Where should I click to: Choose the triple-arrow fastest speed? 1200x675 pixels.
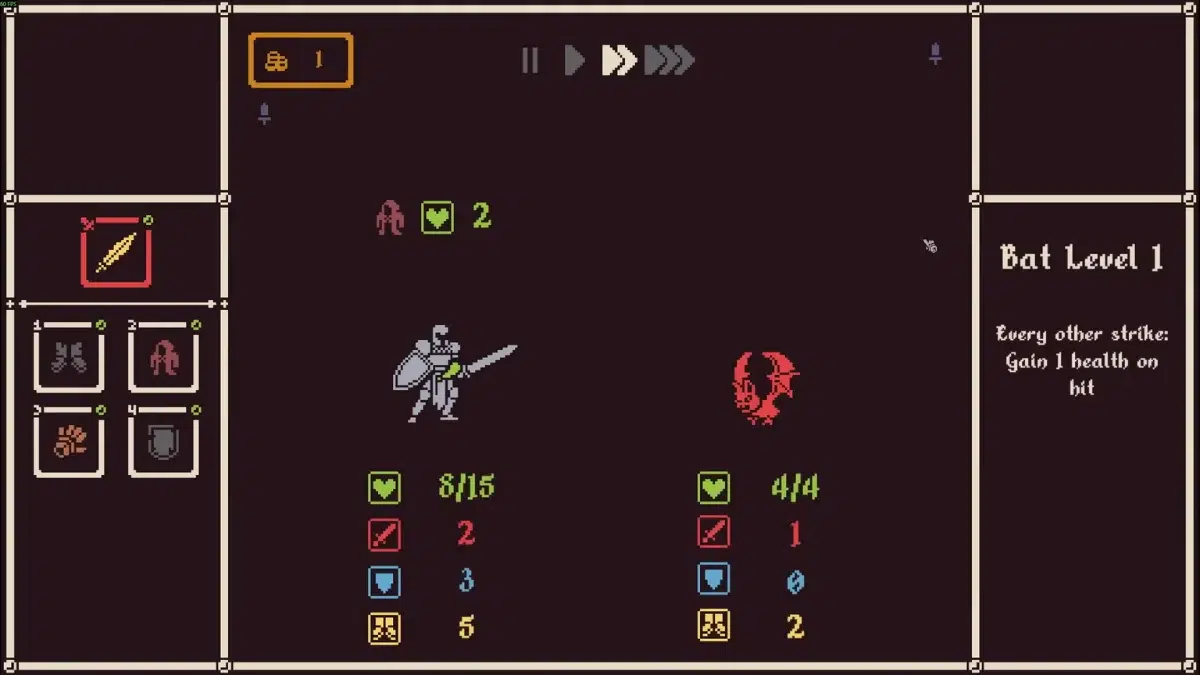coord(669,61)
